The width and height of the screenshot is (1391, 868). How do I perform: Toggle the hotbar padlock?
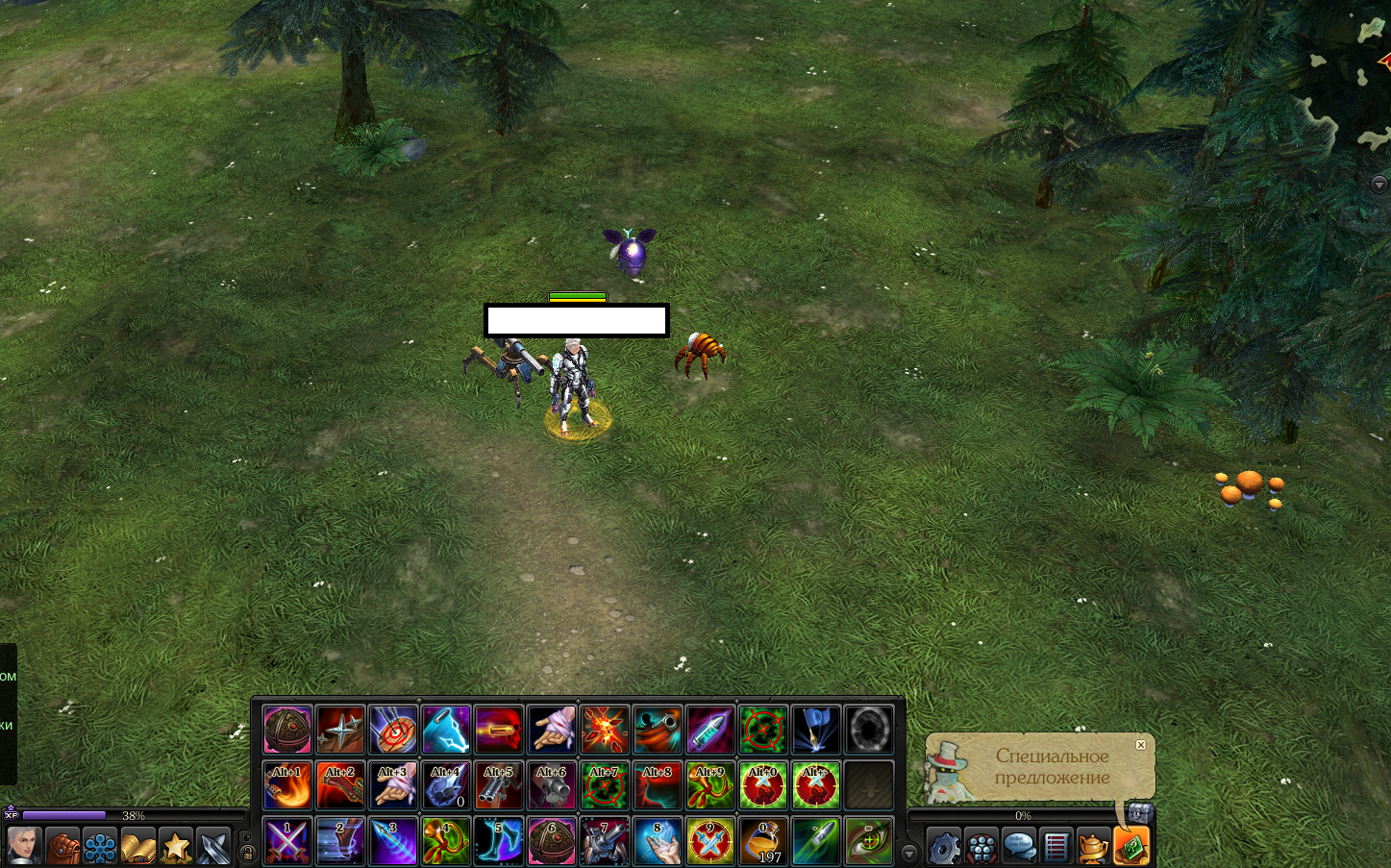tap(247, 852)
